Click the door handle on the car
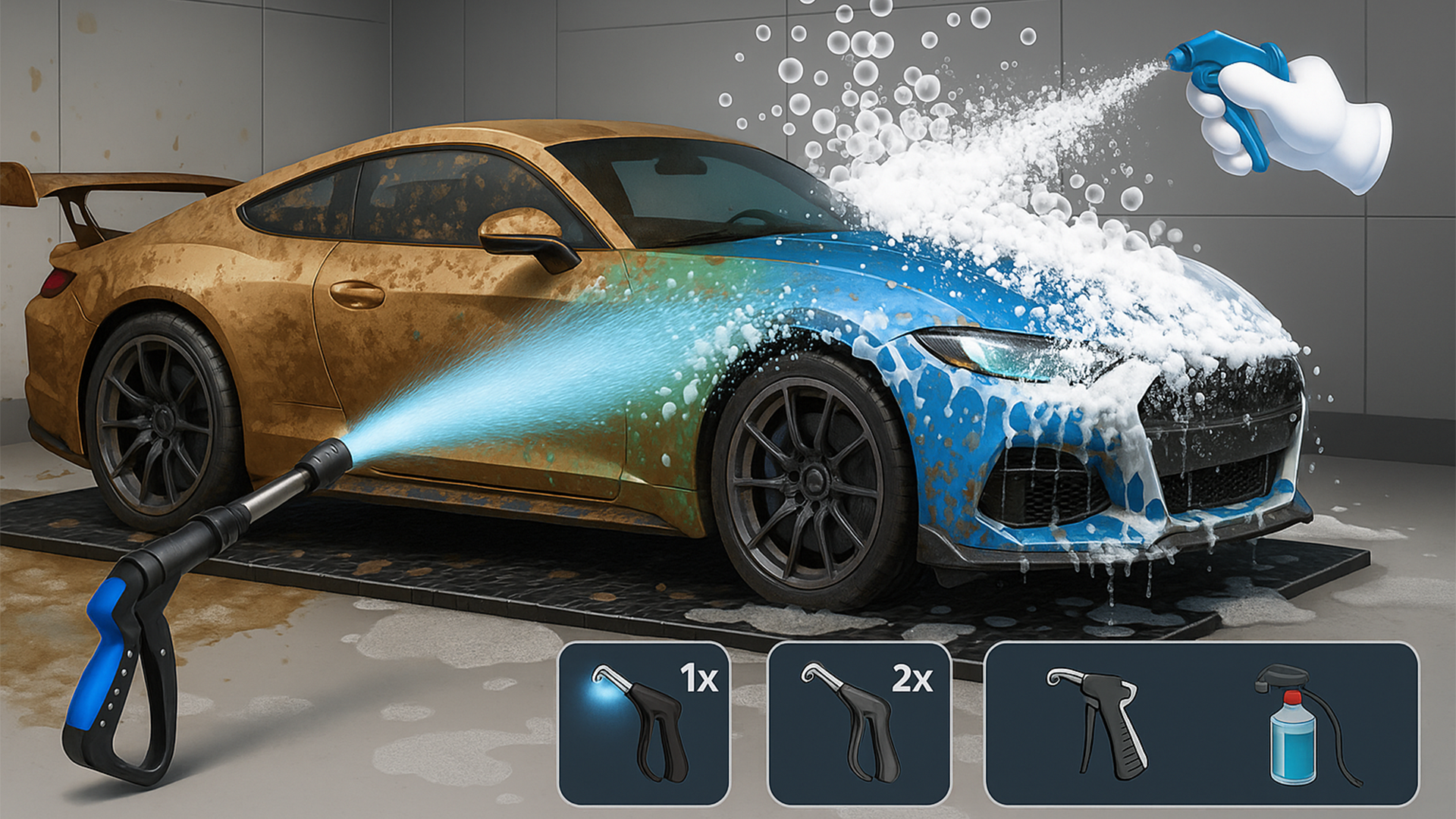1456x819 pixels. coord(356,296)
